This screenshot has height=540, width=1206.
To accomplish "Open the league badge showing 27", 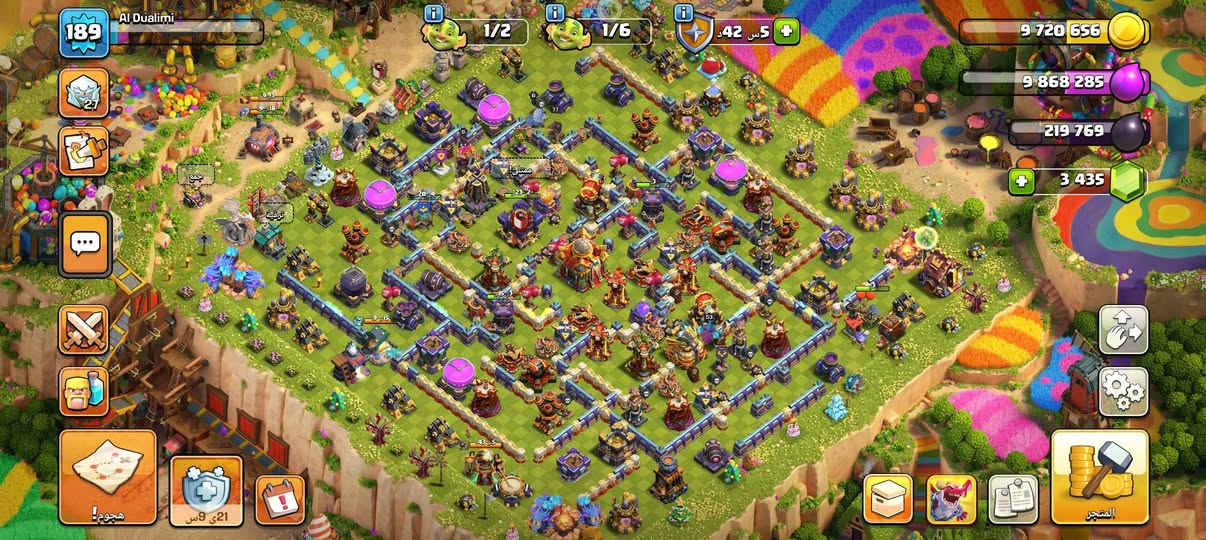I will (84, 93).
